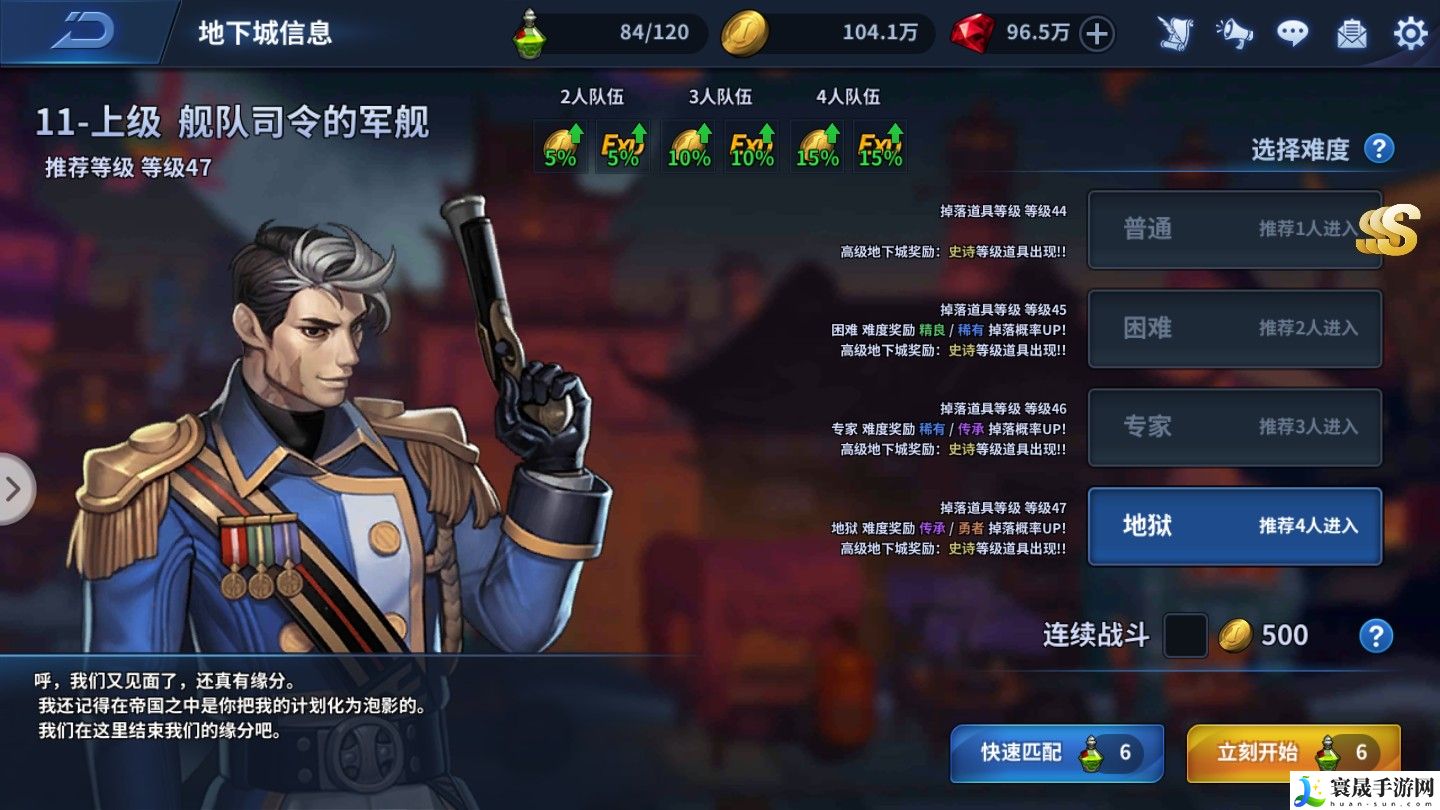
Task: Select 普通 difficulty
Action: click(x=1234, y=229)
